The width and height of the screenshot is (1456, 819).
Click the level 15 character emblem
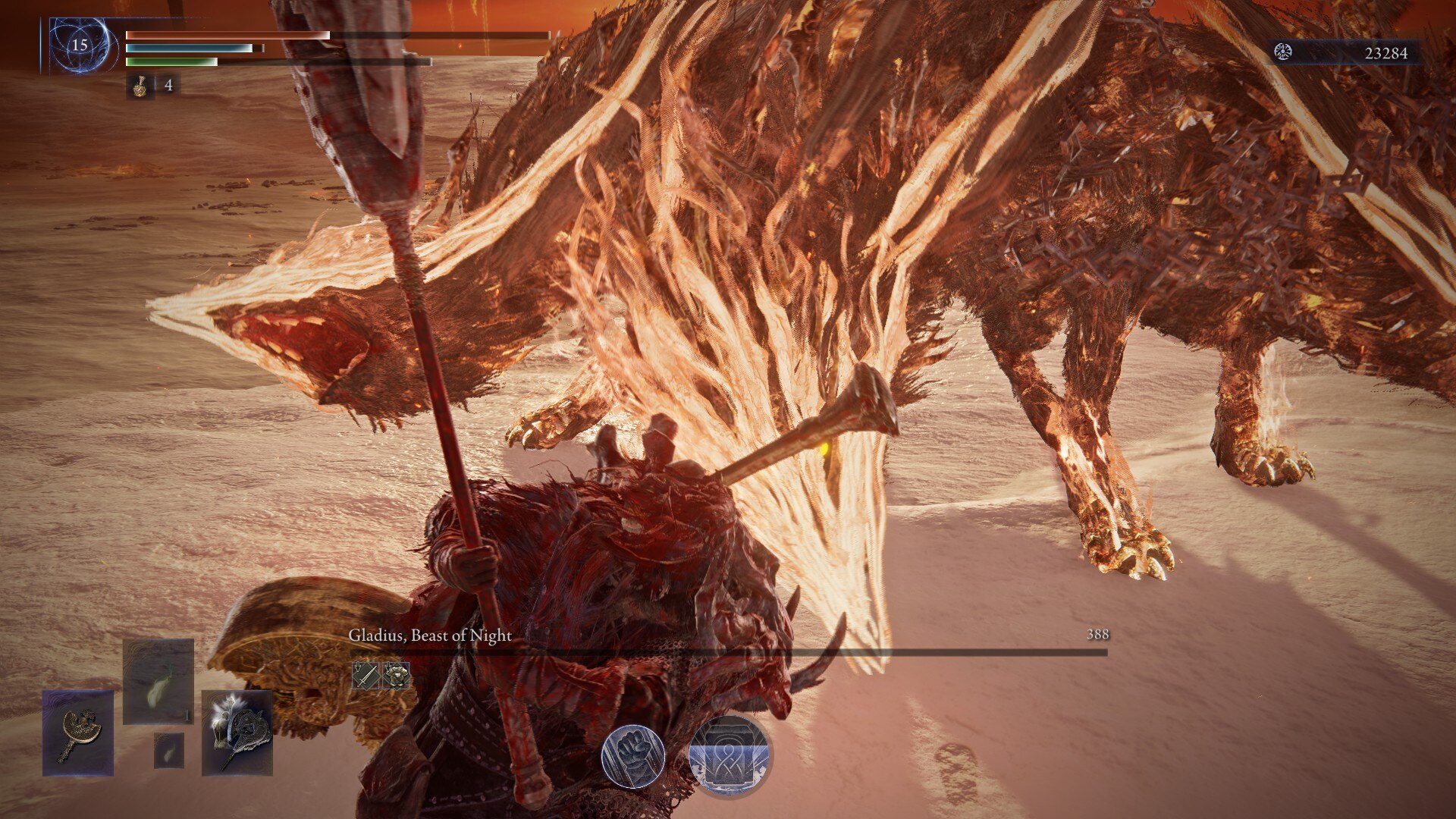(80, 45)
